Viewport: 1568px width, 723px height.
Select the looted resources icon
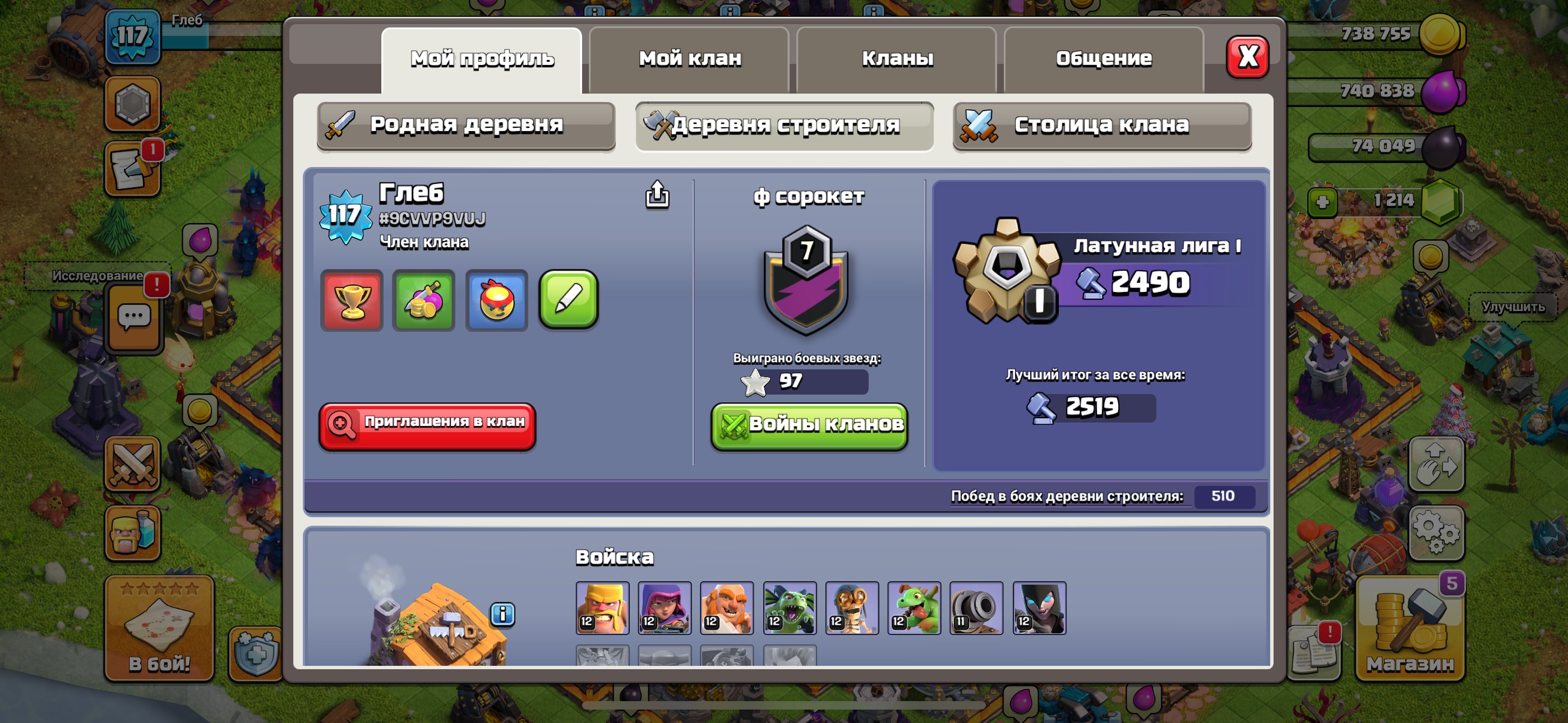(423, 300)
